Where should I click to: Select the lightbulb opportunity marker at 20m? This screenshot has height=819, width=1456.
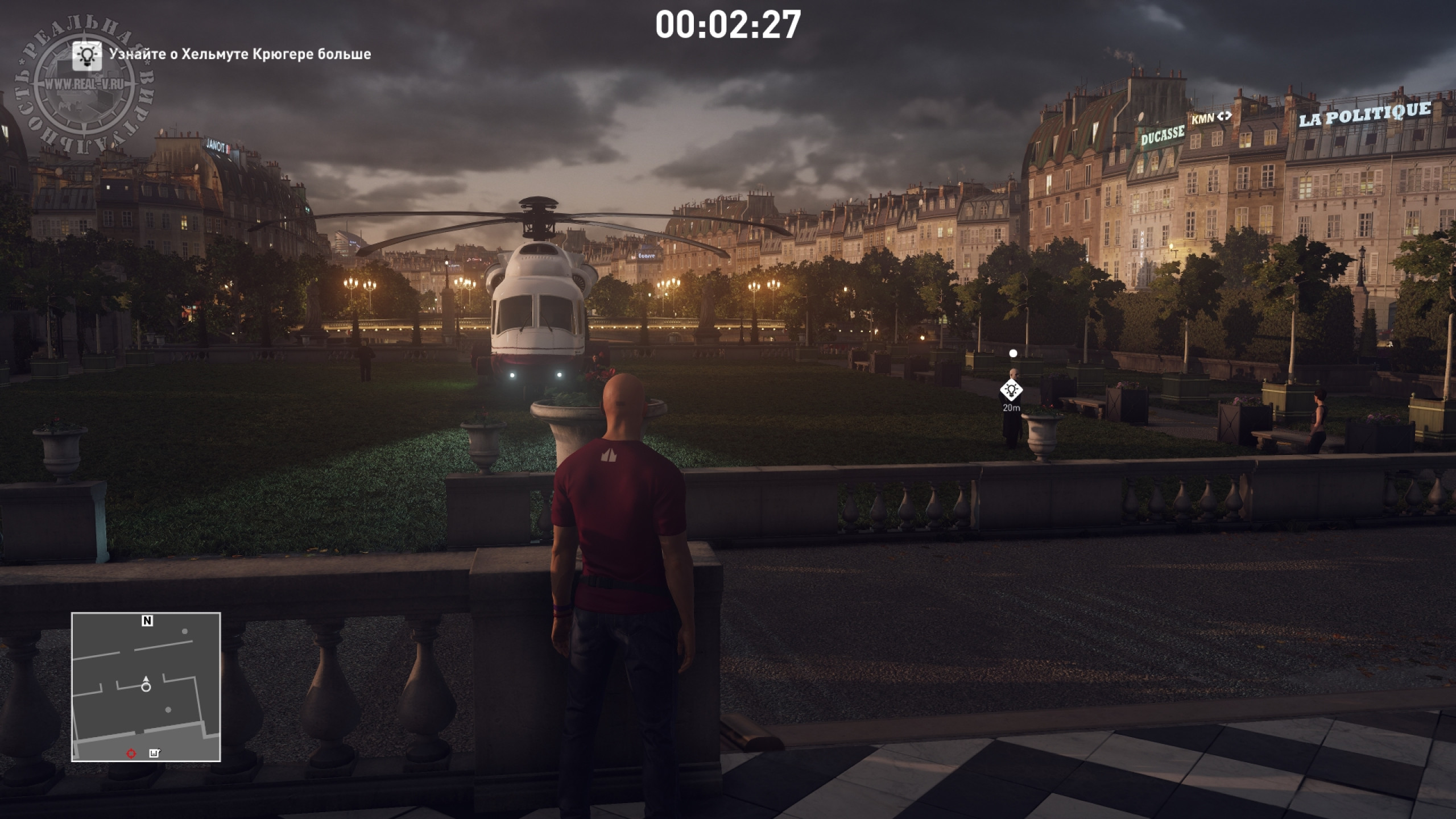1011,390
